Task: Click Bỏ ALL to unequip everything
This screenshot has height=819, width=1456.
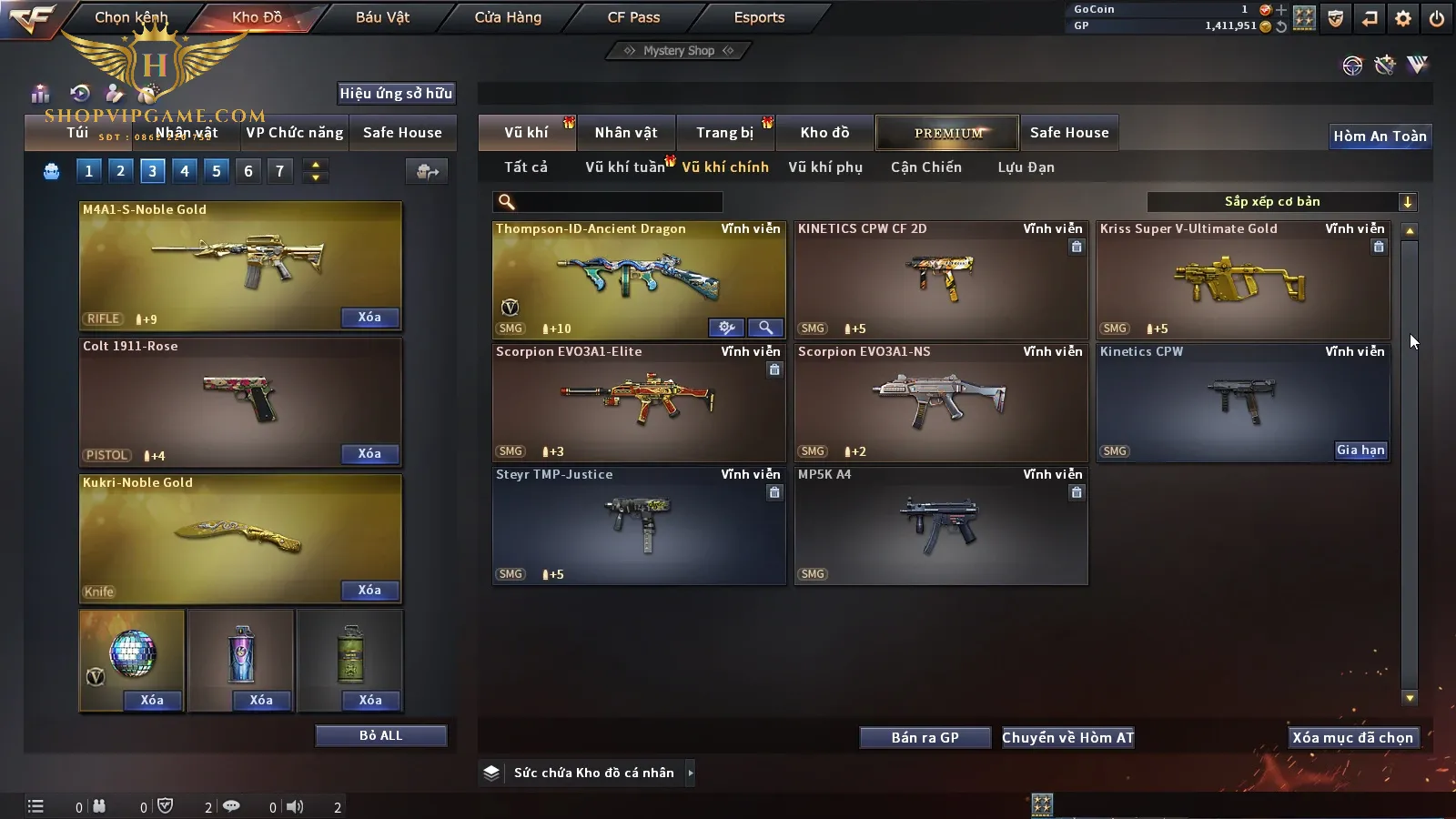Action: click(380, 735)
